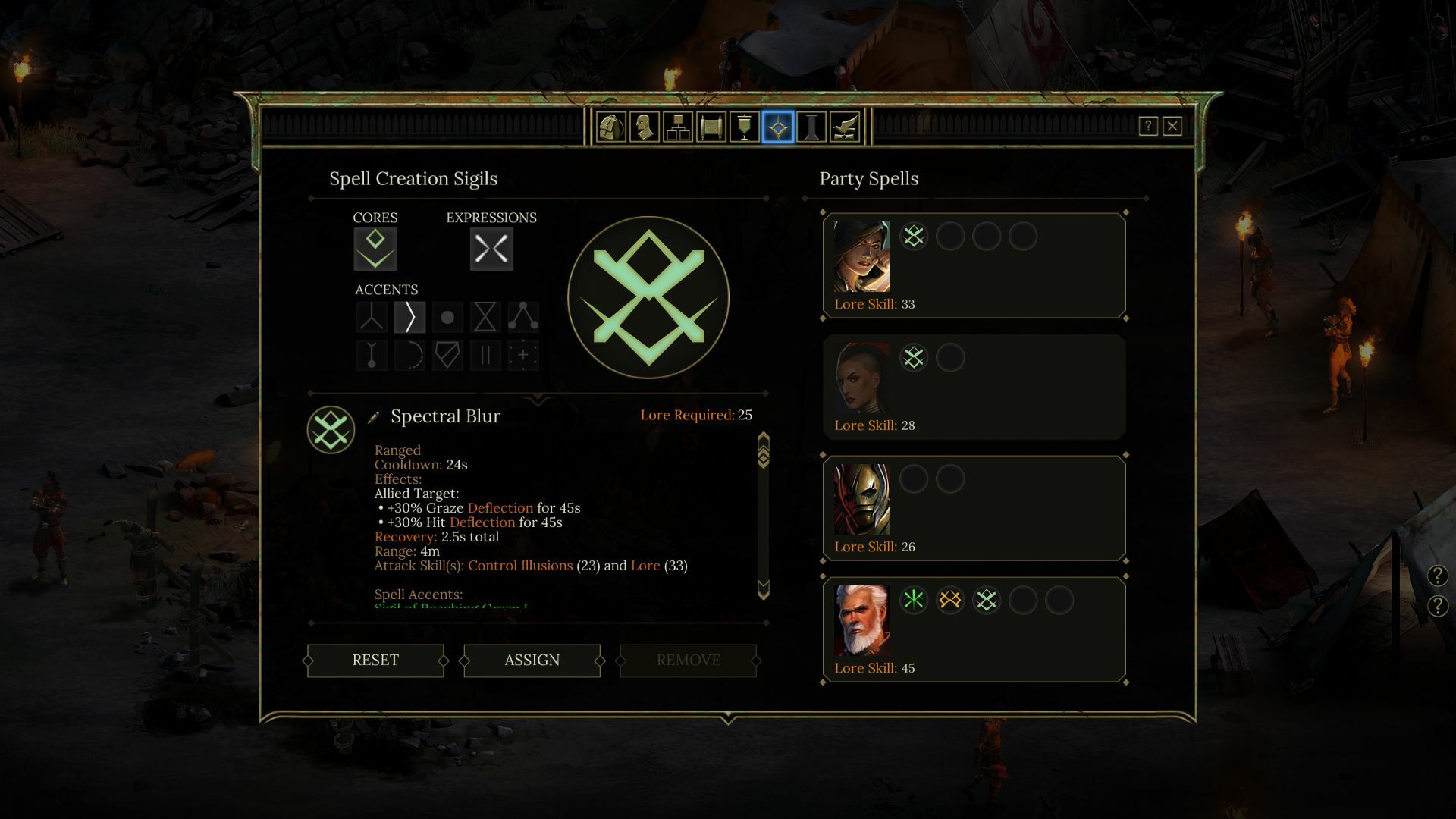Click the goblet toolbar icon
Viewport: 1456px width, 819px height.
point(742,127)
